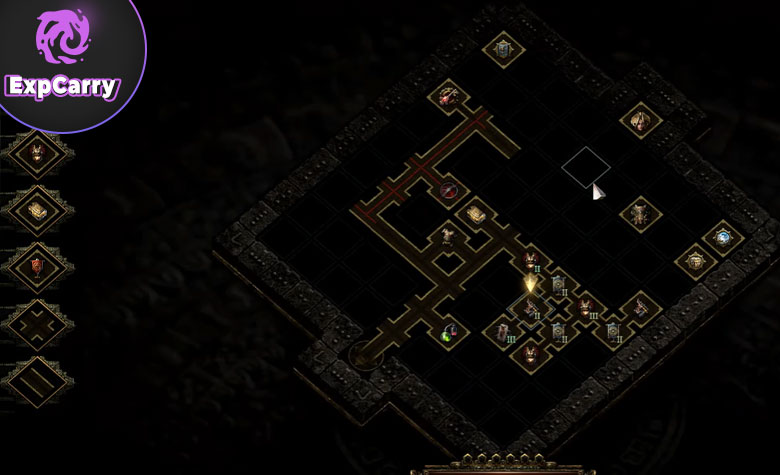Choose the golden chest tile in side panel
The width and height of the screenshot is (780, 475).
click(39, 210)
